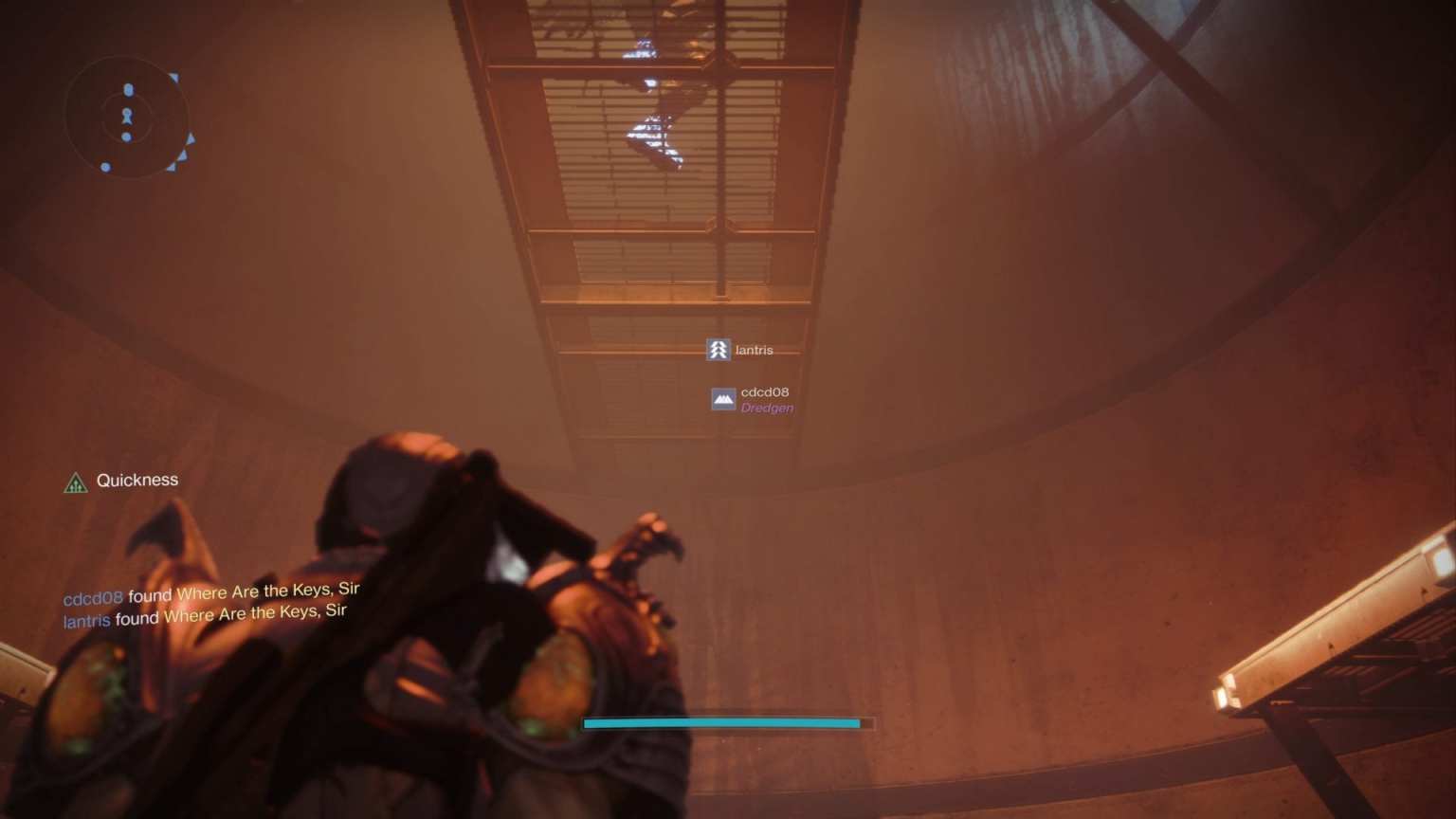Image resolution: width=1456 pixels, height=819 pixels.
Task: Toggle the Quickness buff label visibility
Action: [x=136, y=480]
